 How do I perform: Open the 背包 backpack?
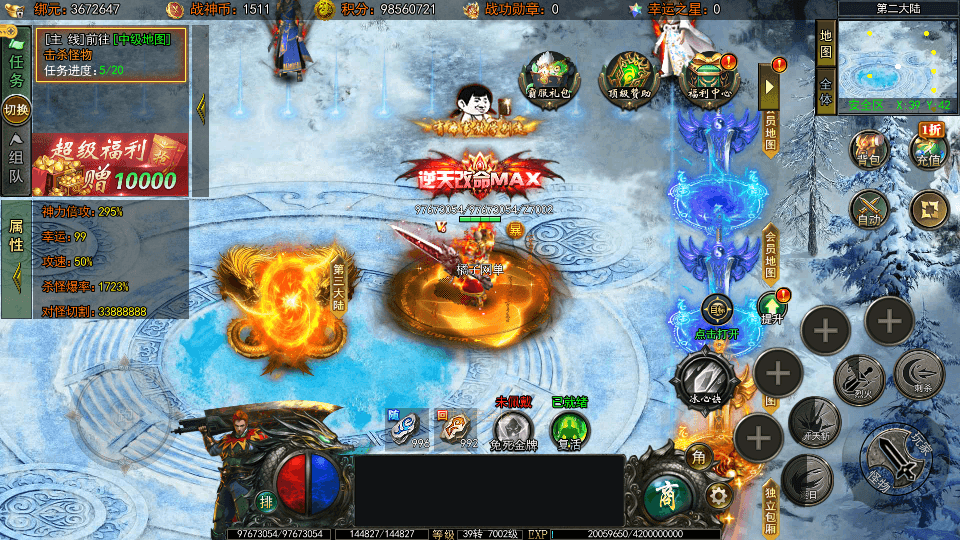(869, 151)
